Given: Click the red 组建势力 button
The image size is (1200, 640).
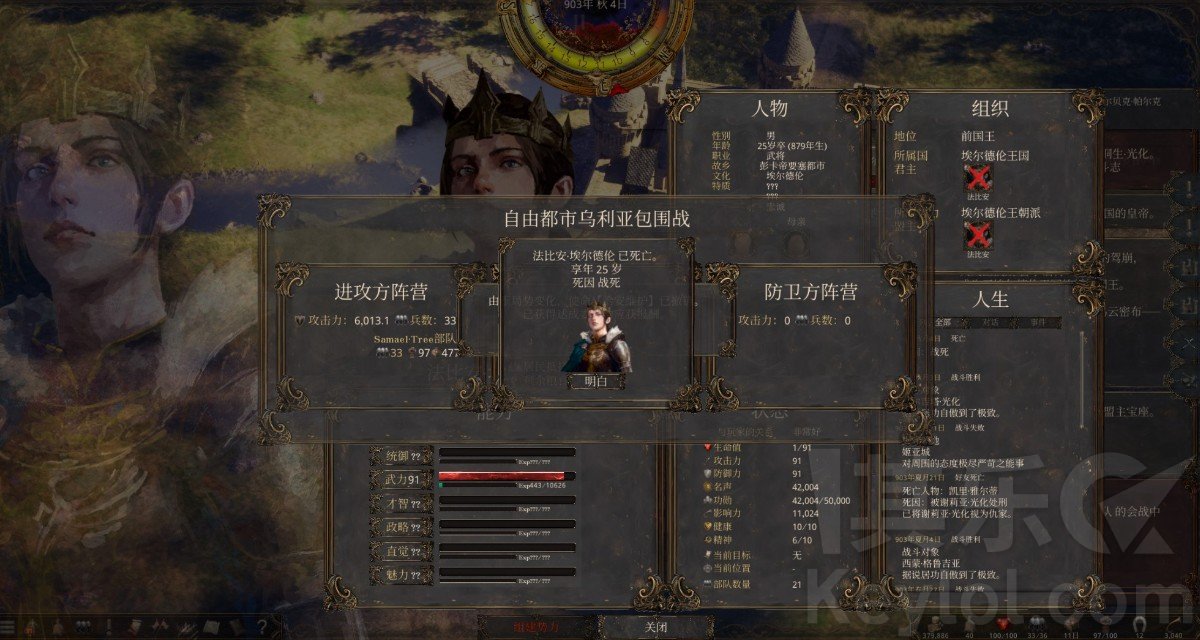Looking at the screenshot, I should (x=538, y=626).
